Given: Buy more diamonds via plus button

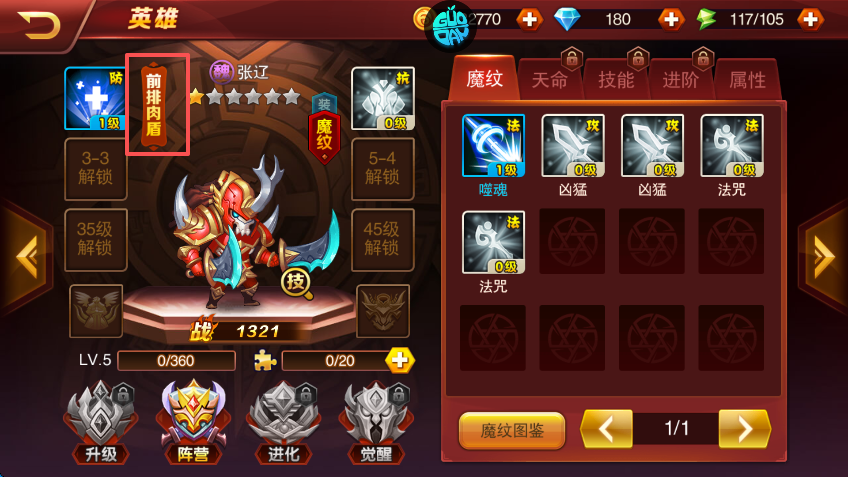Looking at the screenshot, I should click(670, 19).
